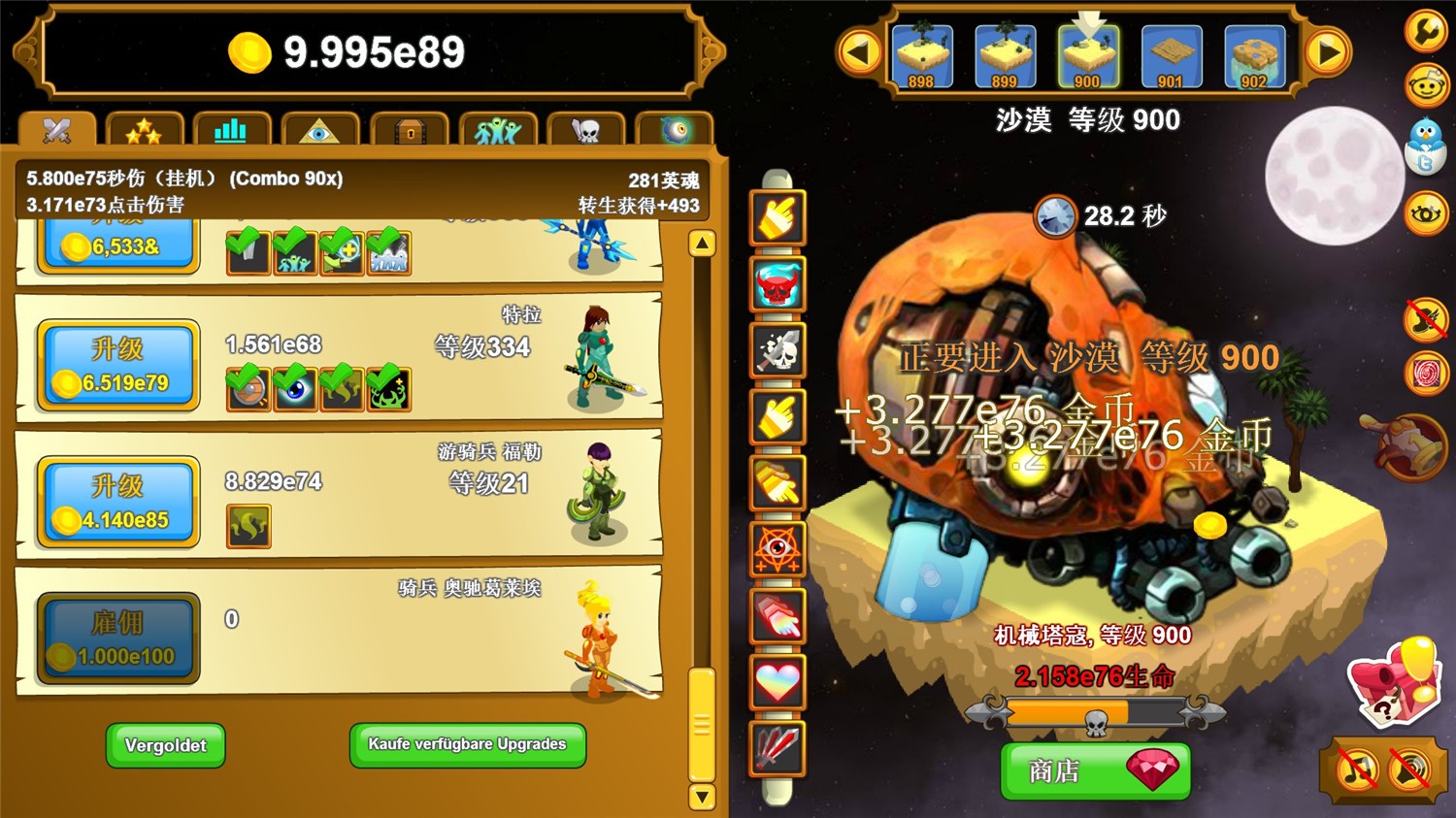1456x818 pixels.
Task: Use the Reload crossed-swords skill
Action: (x=777, y=749)
